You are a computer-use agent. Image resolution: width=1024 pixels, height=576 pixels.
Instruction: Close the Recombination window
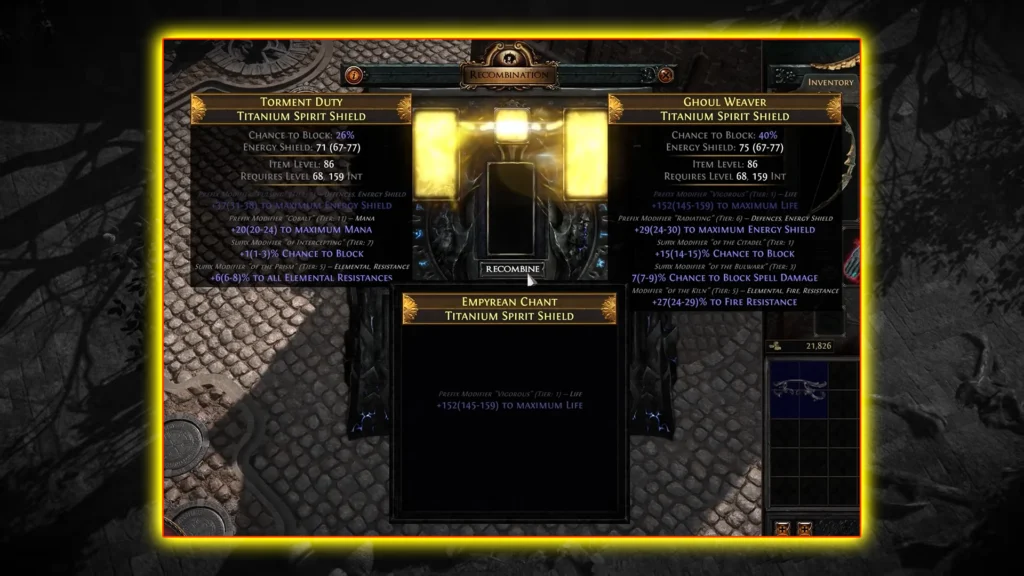[x=666, y=75]
